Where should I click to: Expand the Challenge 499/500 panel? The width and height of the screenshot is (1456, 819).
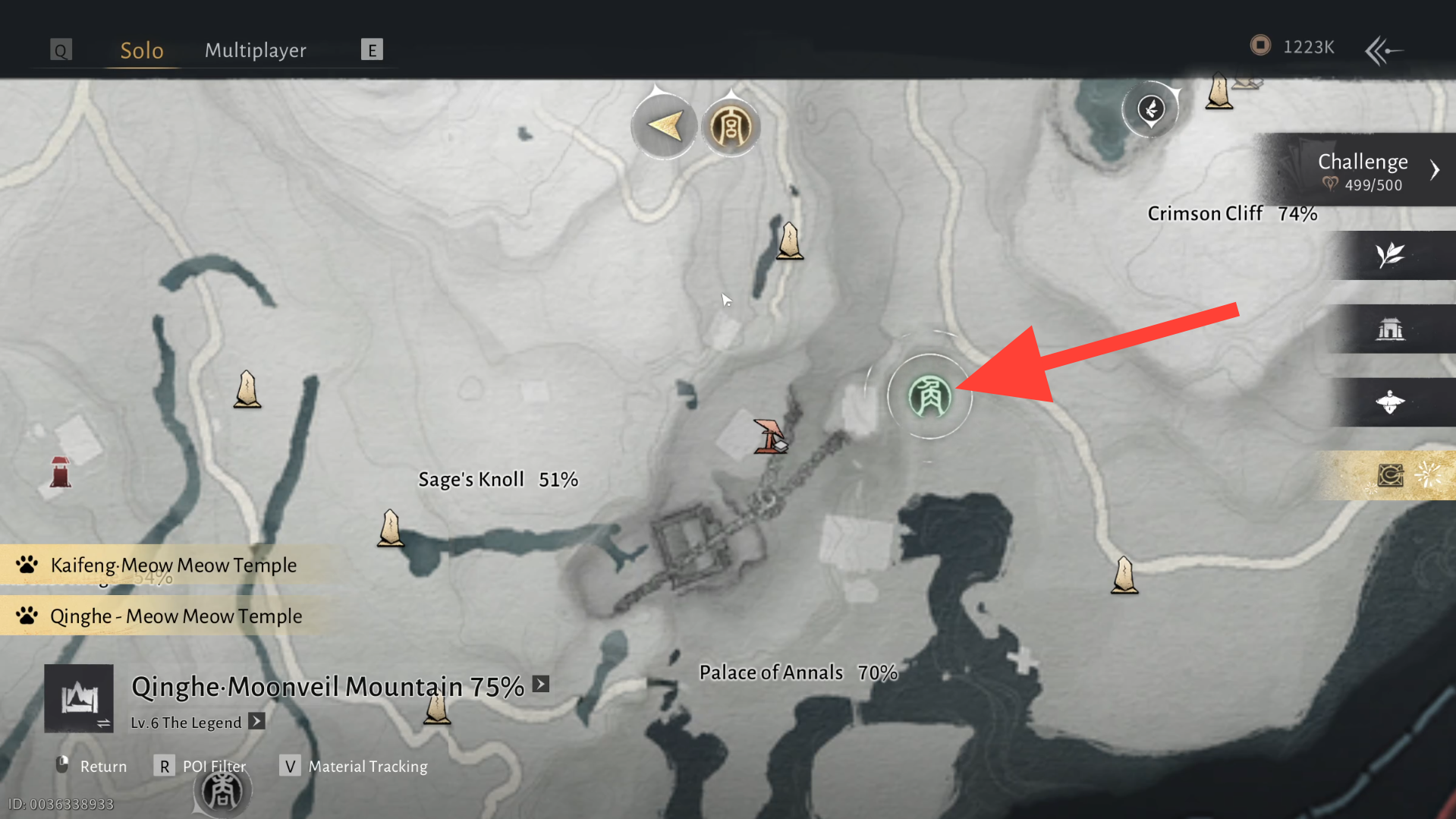tap(1433, 170)
